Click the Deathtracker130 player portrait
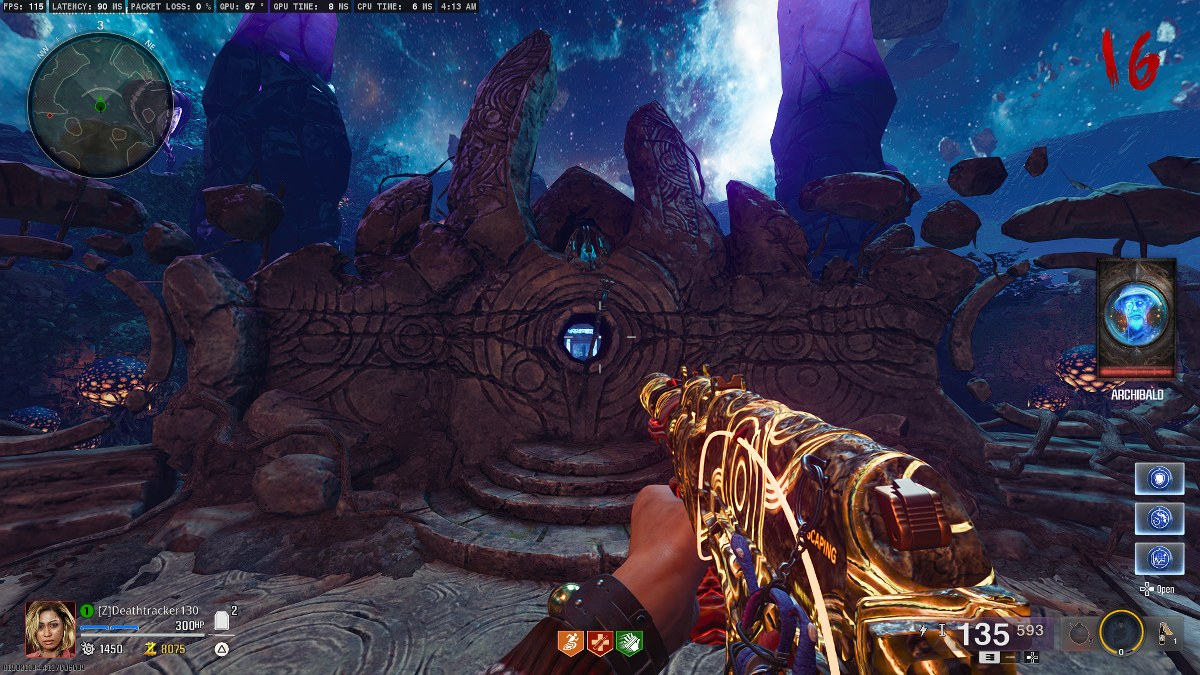The width and height of the screenshot is (1200, 675). 50,627
